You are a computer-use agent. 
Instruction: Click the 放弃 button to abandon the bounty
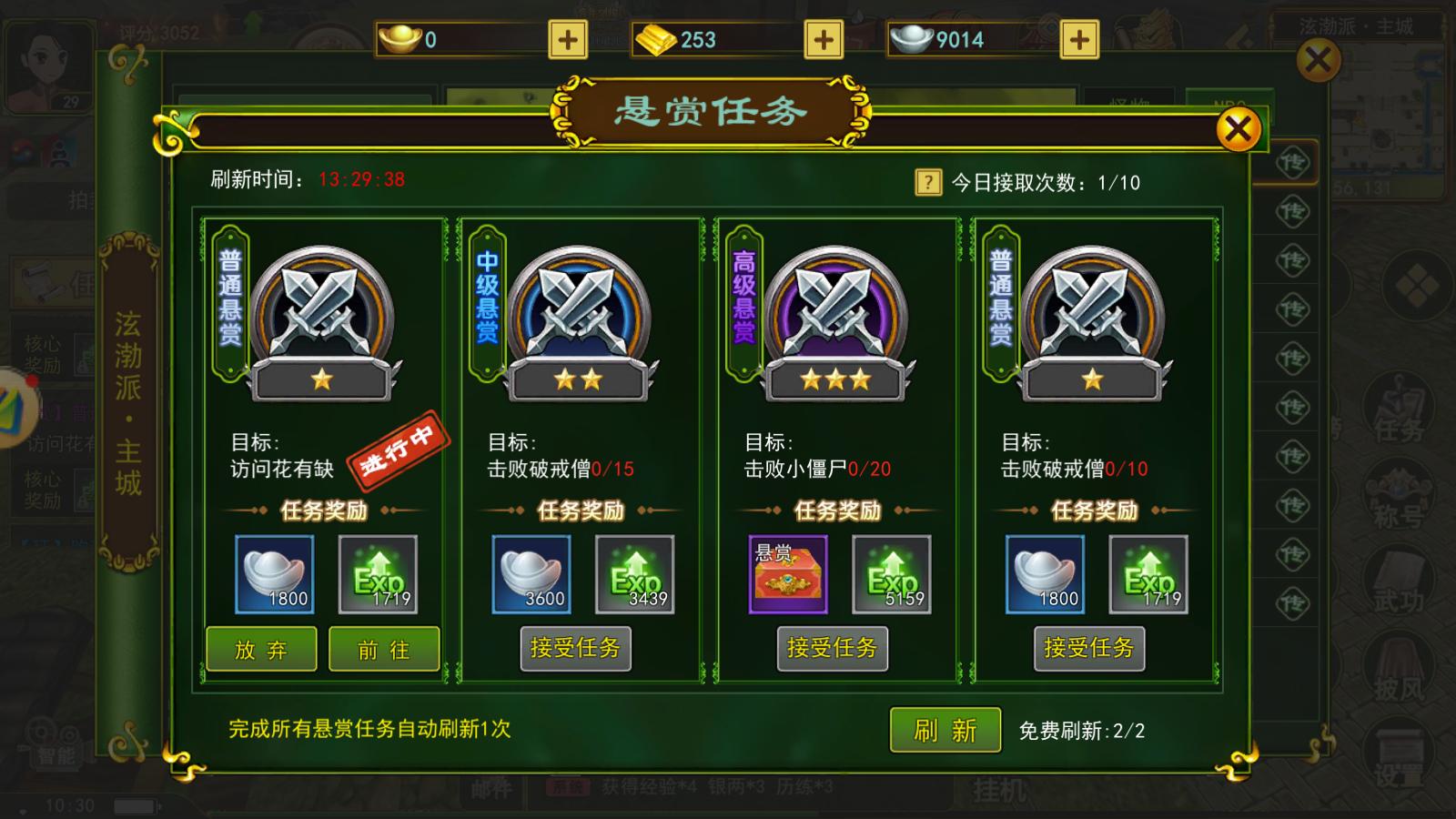tap(261, 650)
